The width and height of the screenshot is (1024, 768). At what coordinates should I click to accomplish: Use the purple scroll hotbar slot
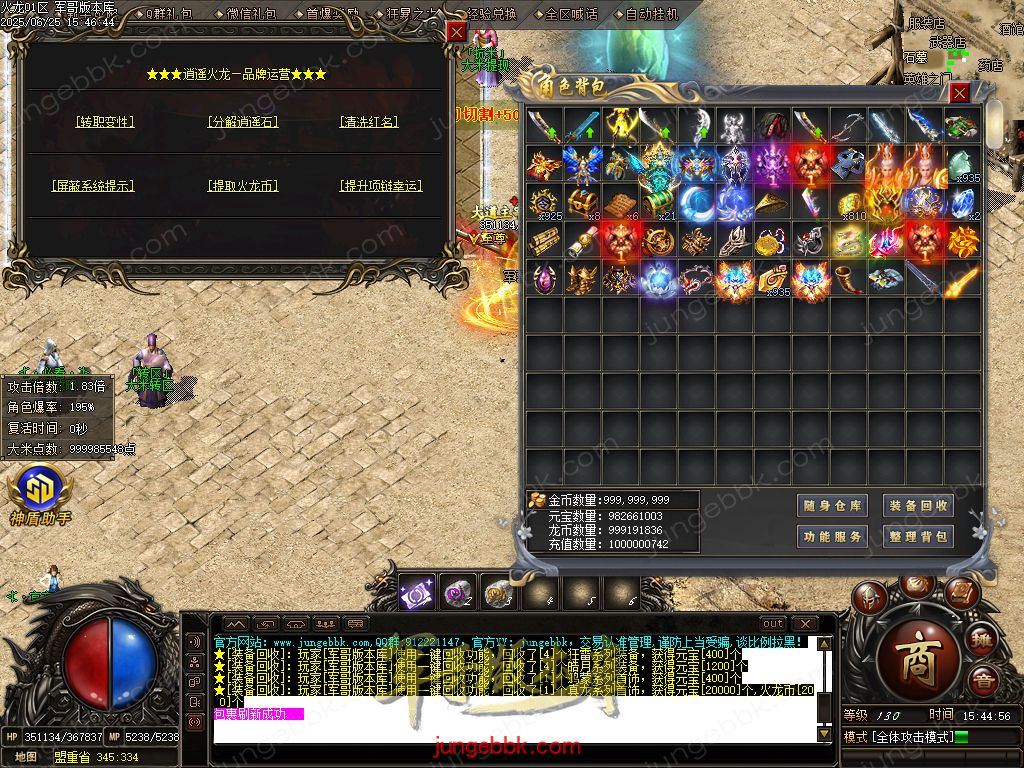click(x=417, y=593)
